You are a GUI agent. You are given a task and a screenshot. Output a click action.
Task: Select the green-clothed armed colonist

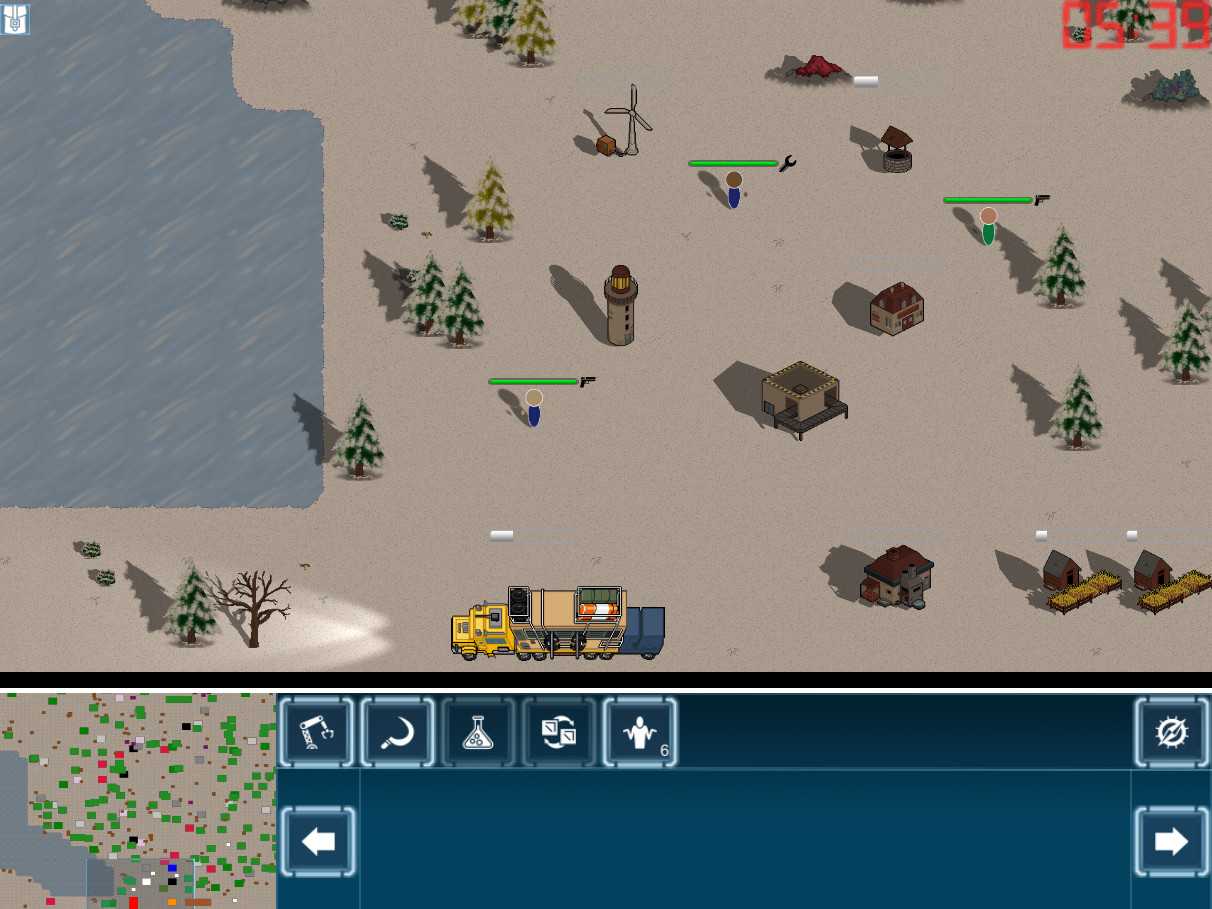(x=988, y=226)
